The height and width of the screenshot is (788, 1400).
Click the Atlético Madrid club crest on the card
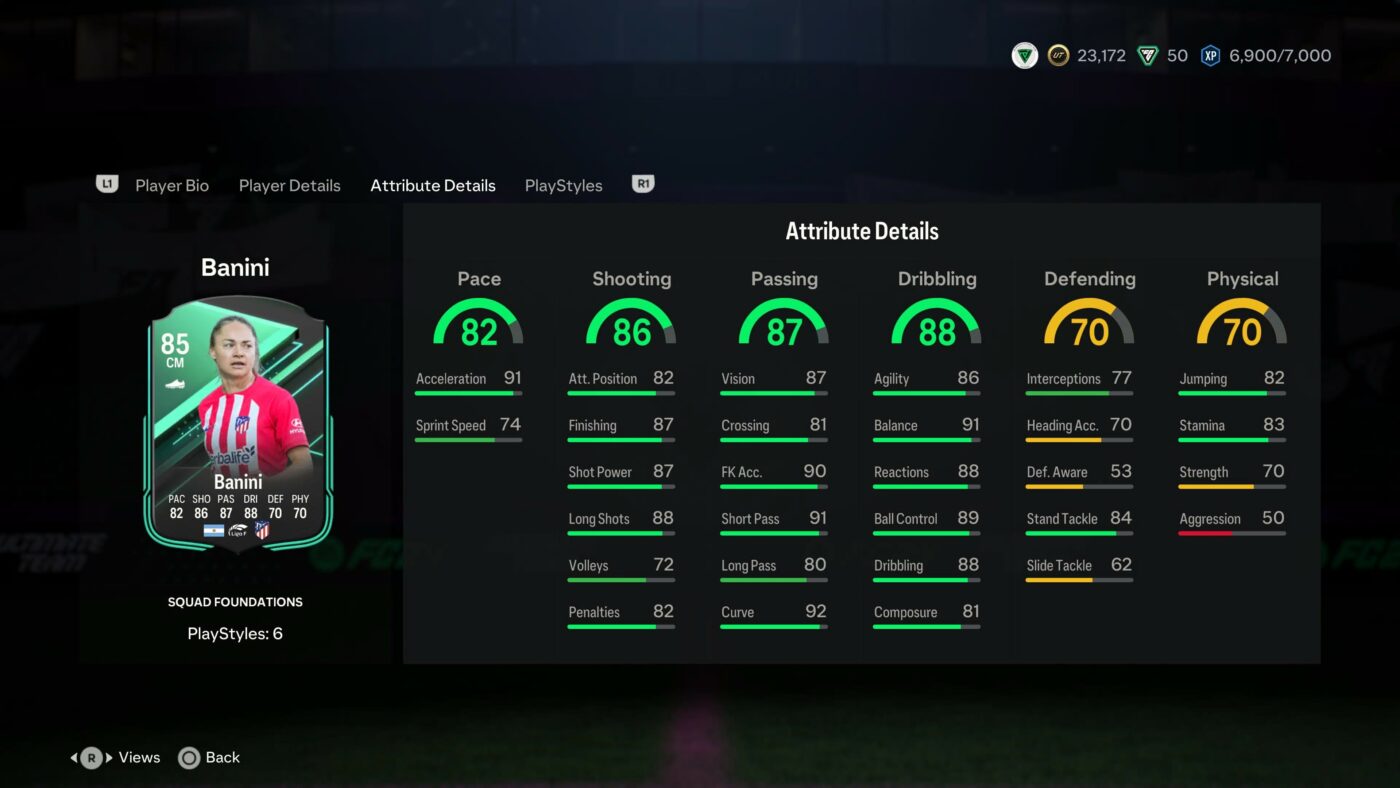click(262, 530)
